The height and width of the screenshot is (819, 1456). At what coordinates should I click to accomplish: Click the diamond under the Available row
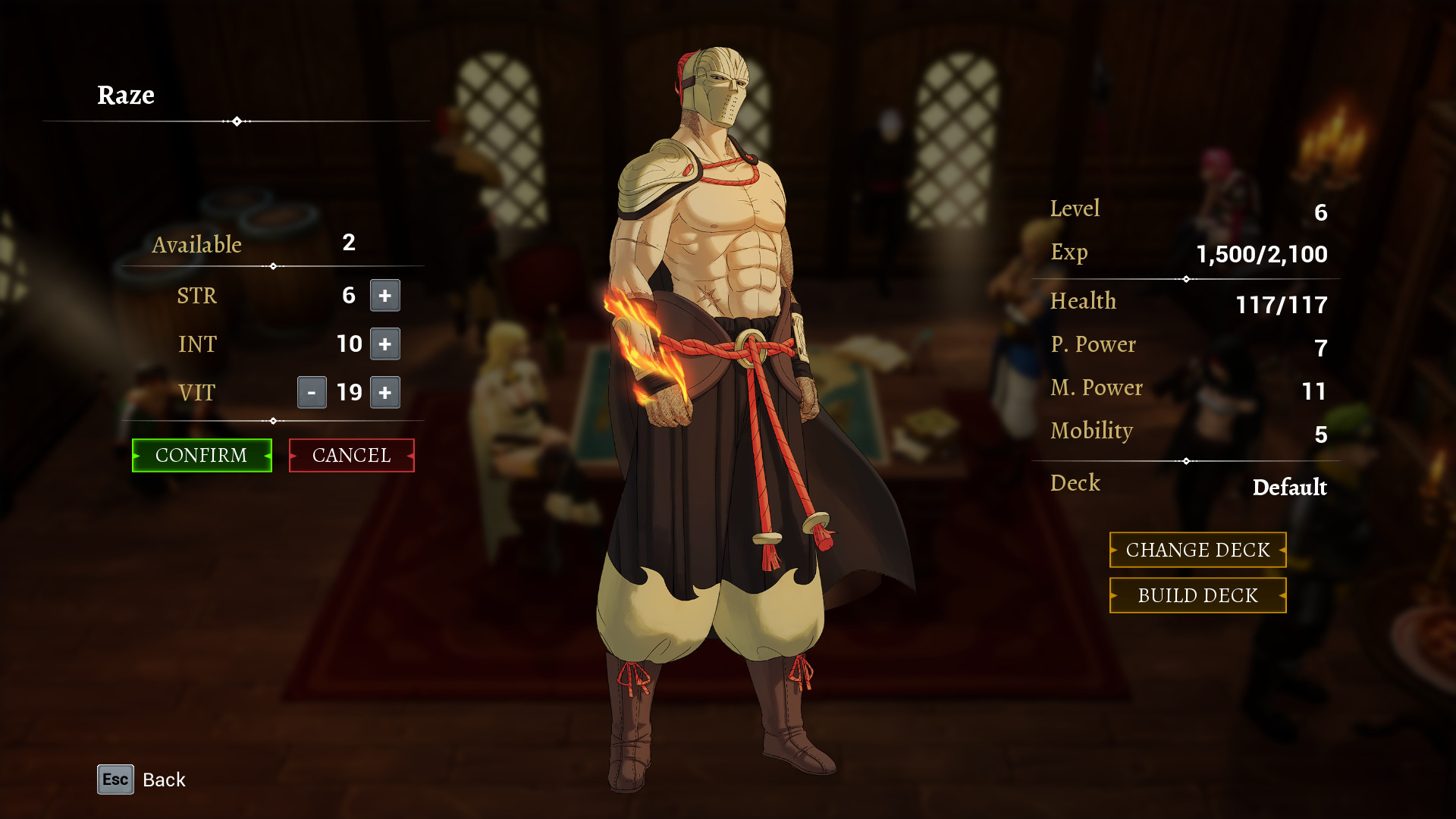[271, 265]
